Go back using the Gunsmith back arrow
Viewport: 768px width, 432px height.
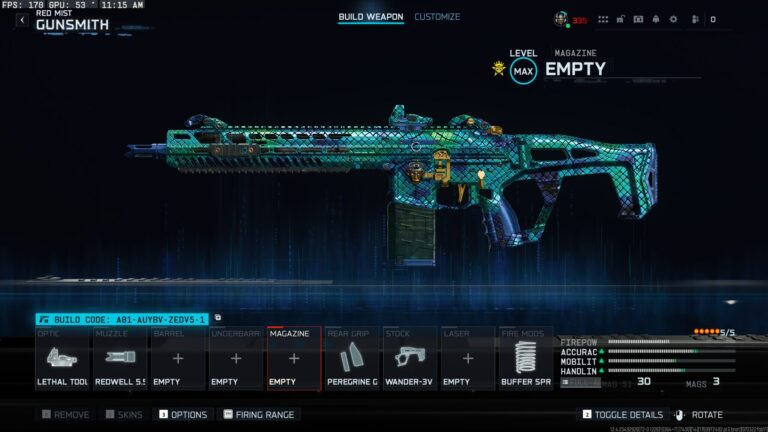[x=22, y=20]
